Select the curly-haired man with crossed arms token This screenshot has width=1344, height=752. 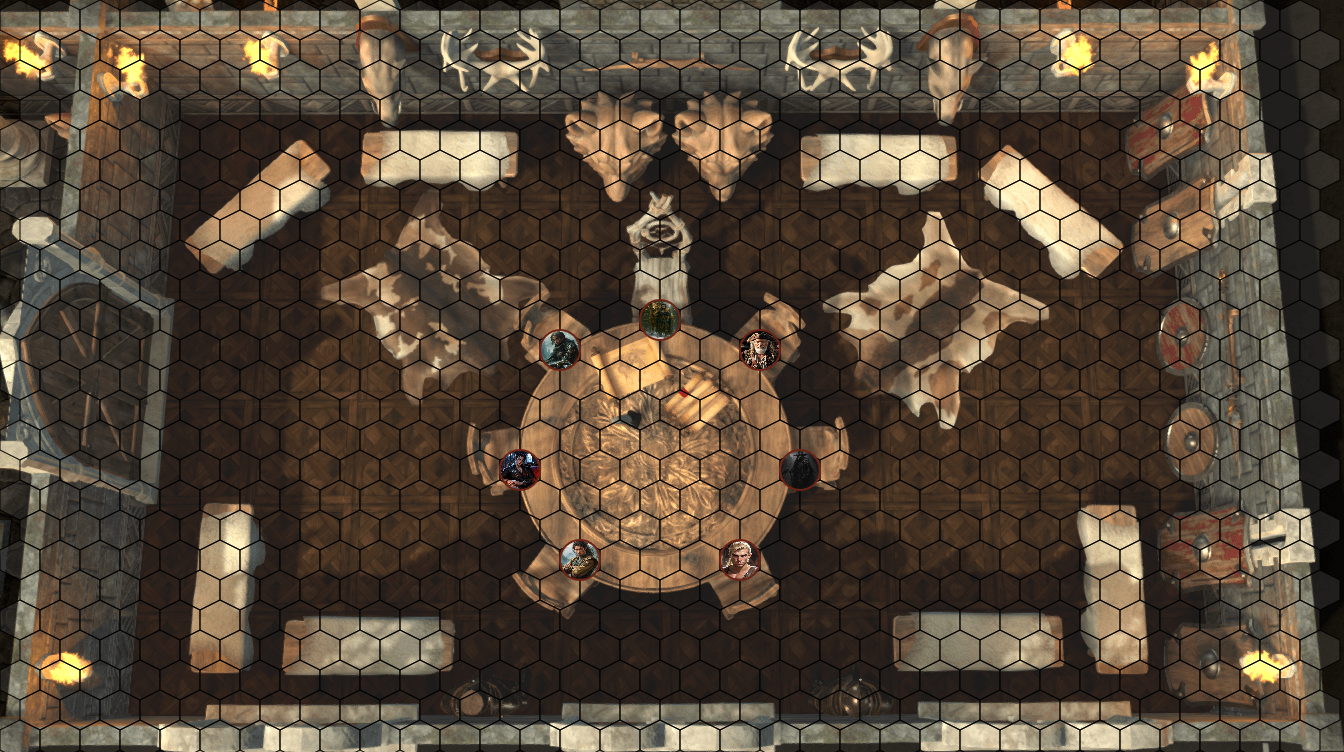(x=579, y=559)
